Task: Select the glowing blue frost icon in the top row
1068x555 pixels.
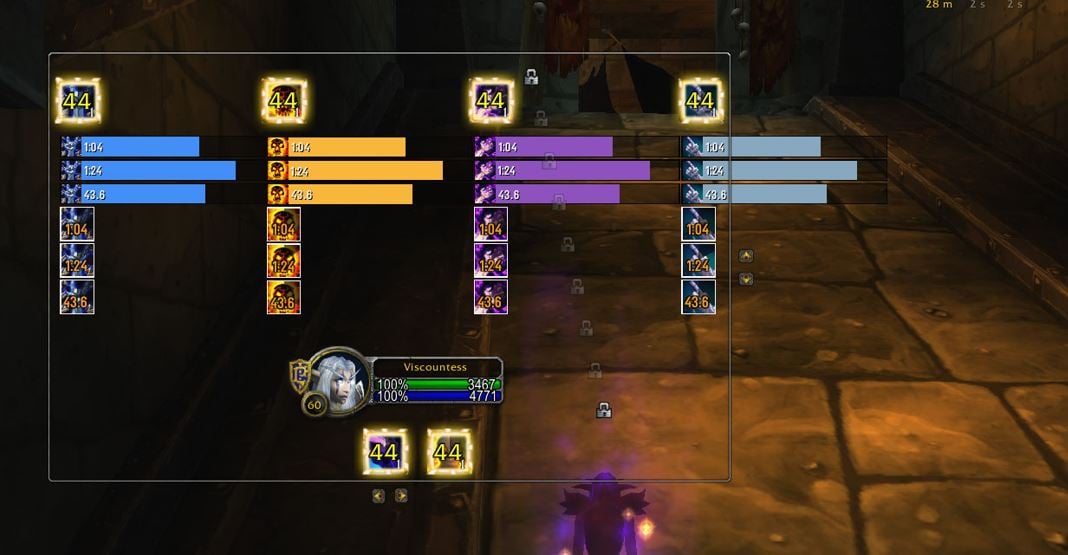Action: point(77,100)
